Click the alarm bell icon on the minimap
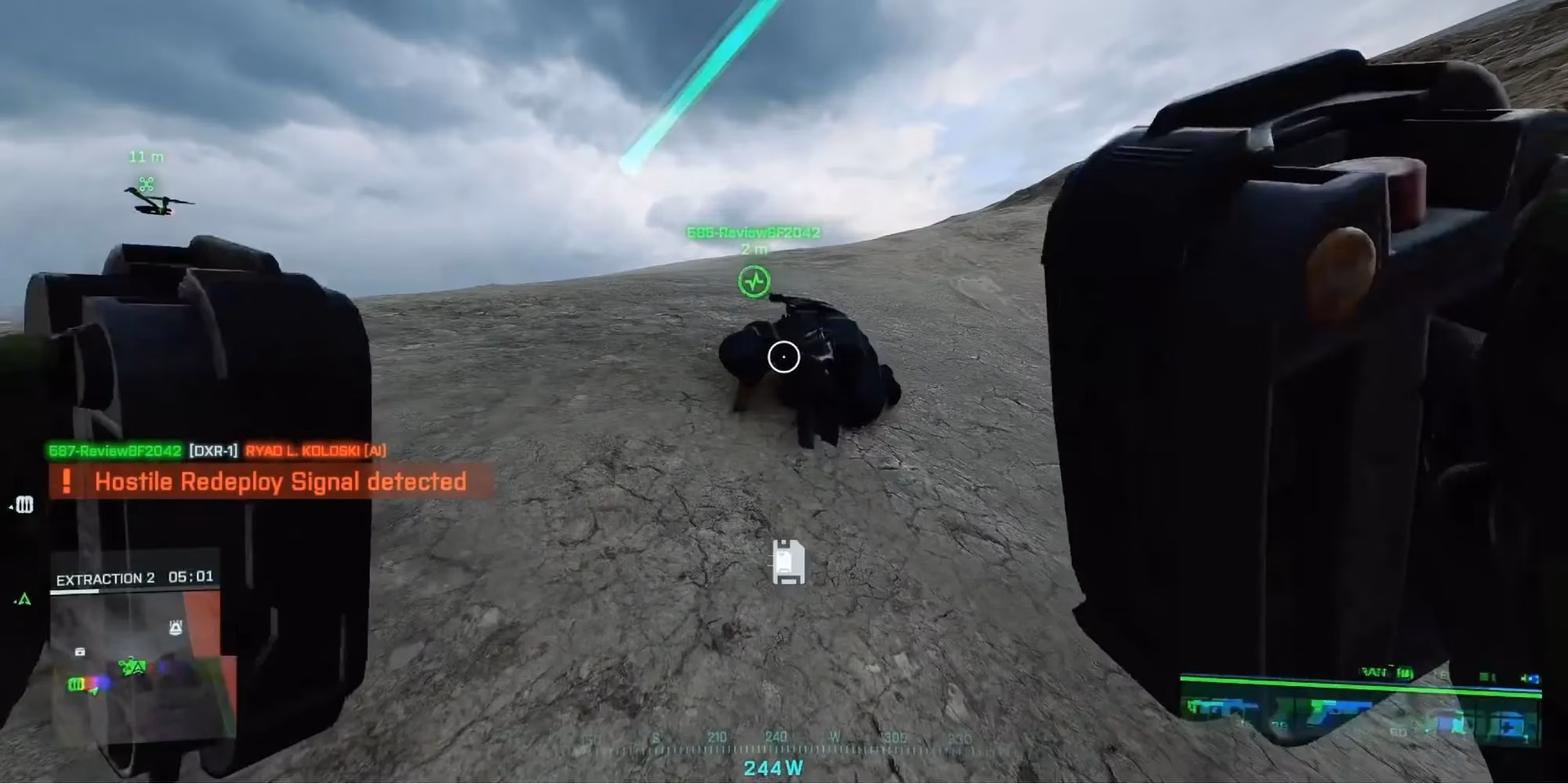The height and width of the screenshot is (784, 1568). (176, 626)
